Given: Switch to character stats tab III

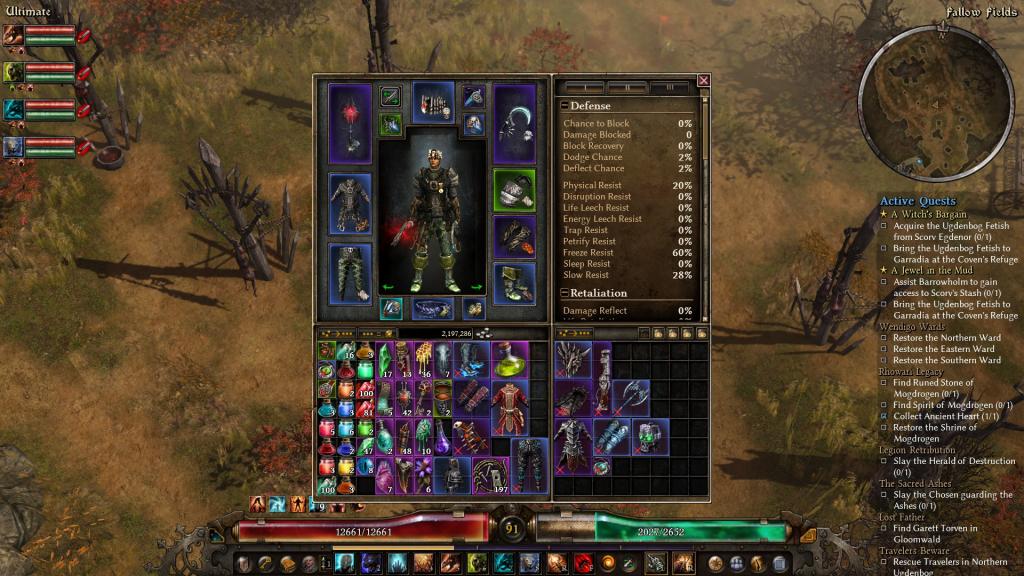Looking at the screenshot, I should tap(669, 88).
